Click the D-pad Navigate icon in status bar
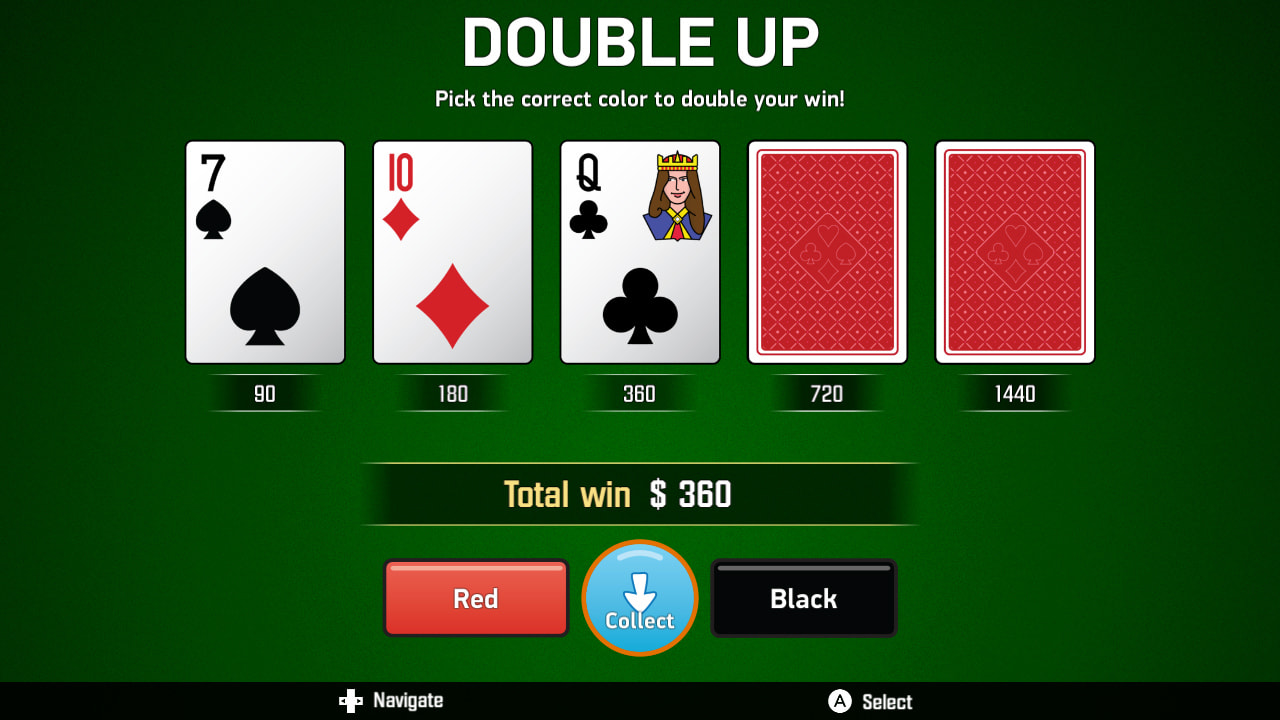 click(352, 701)
